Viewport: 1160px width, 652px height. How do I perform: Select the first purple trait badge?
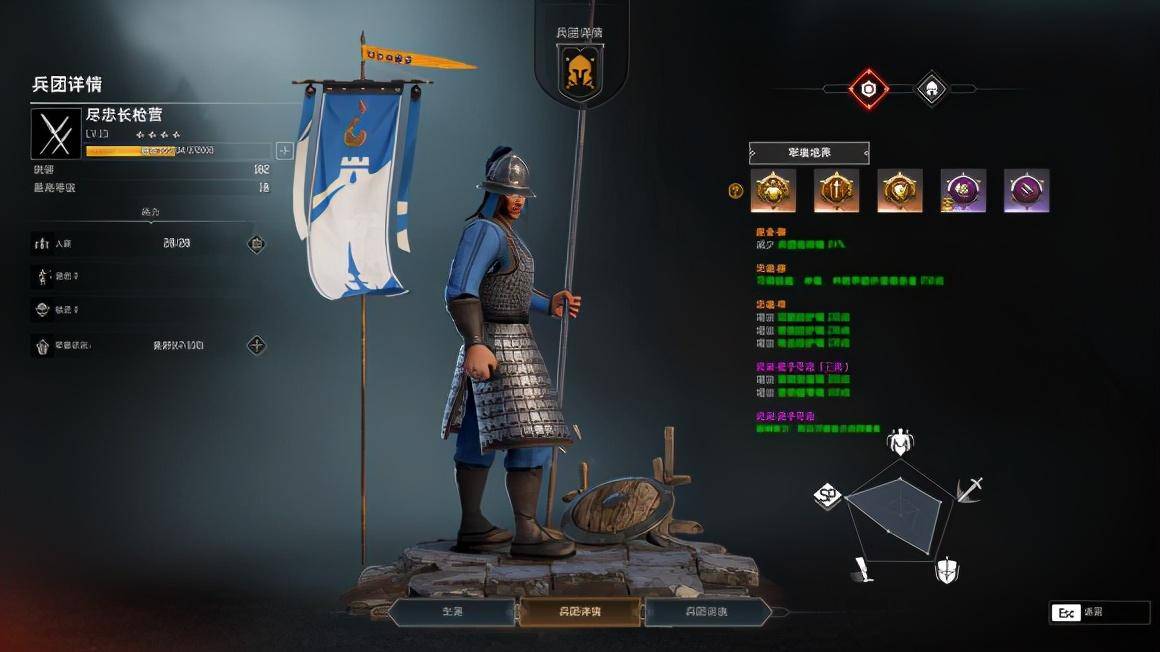point(963,190)
